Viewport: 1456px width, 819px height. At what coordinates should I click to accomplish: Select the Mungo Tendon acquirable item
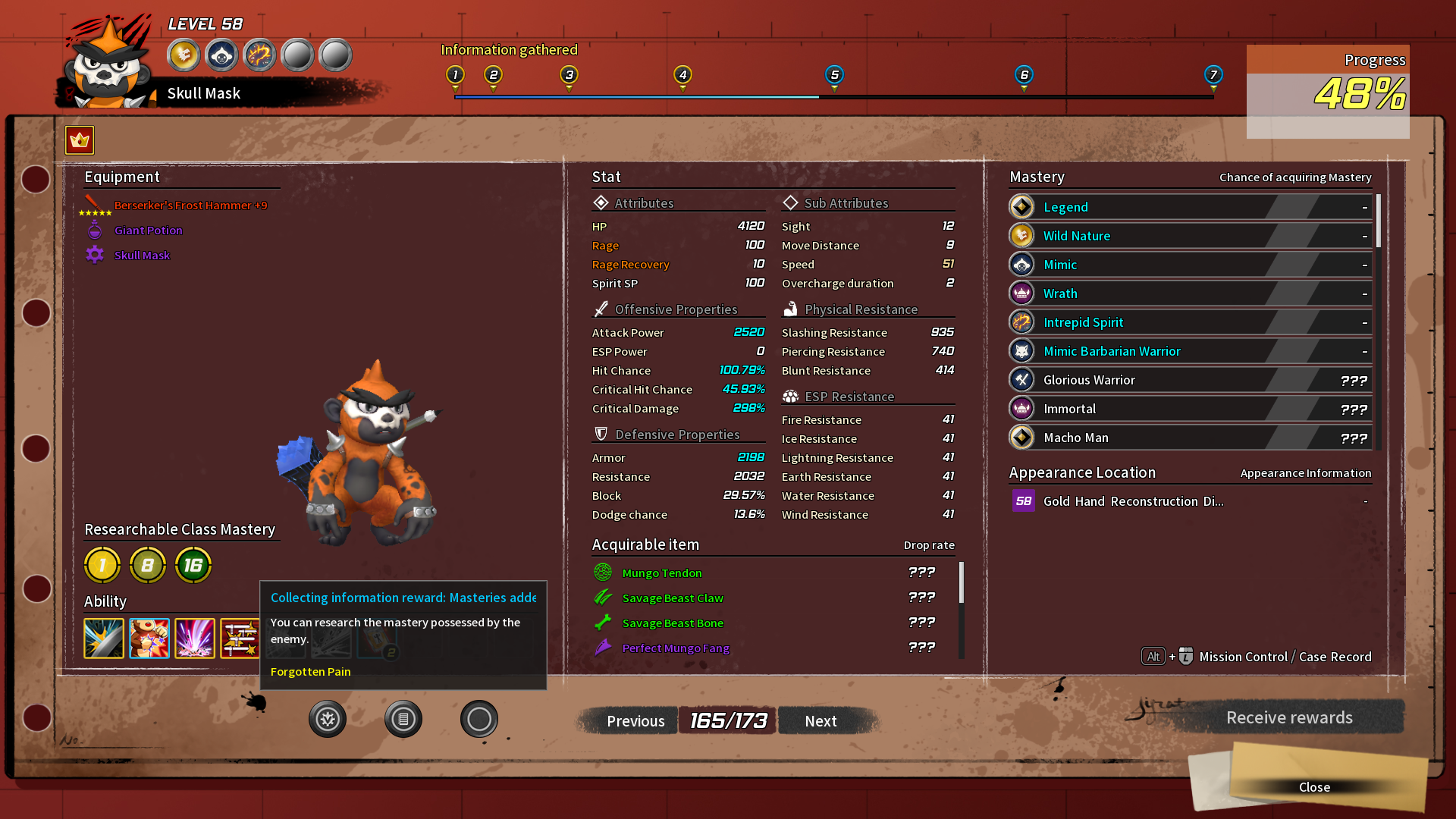(x=661, y=573)
